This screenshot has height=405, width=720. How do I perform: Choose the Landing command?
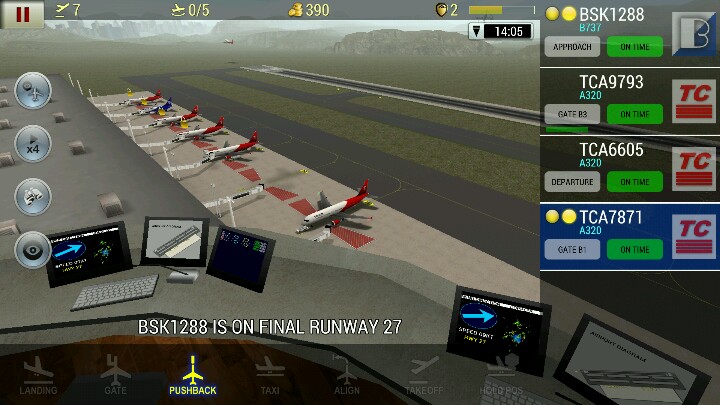click(x=38, y=376)
